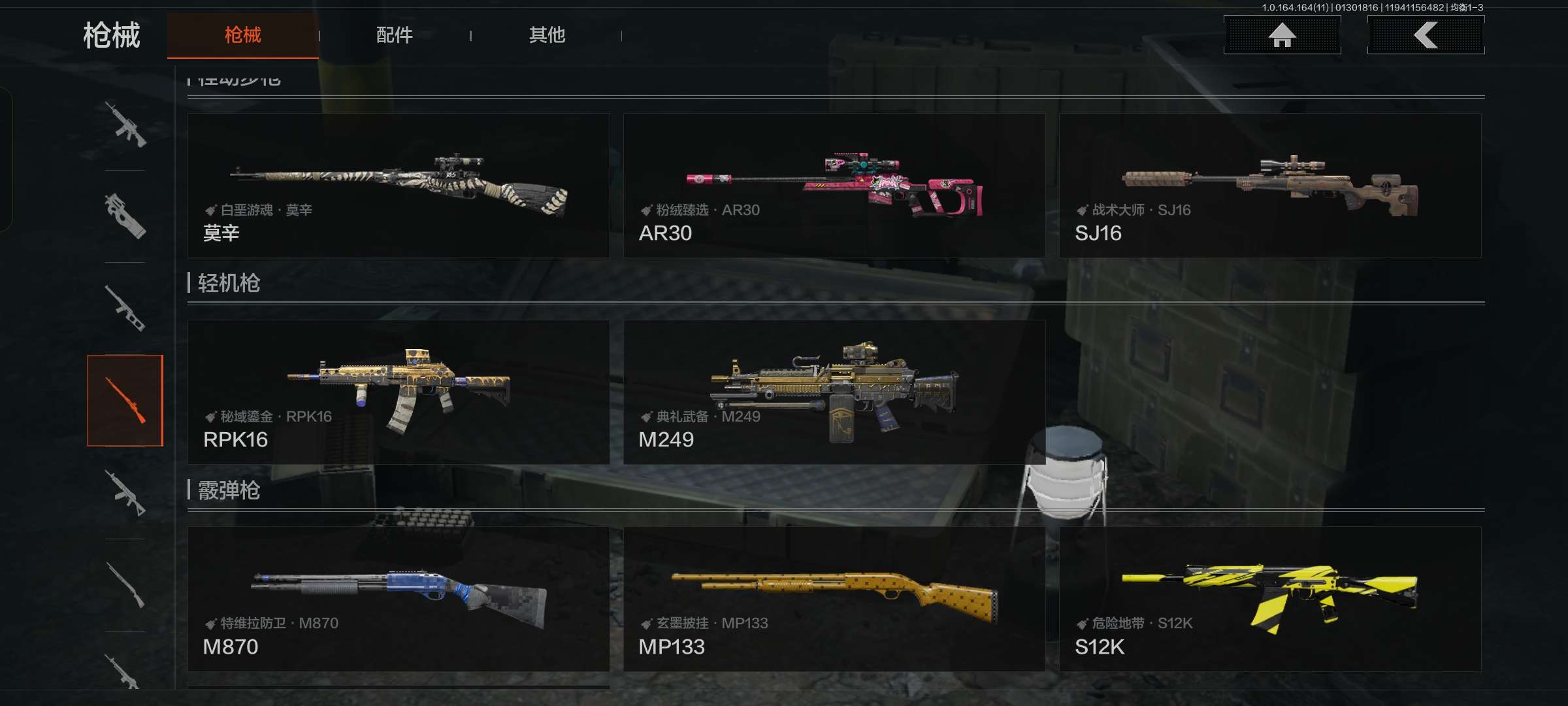This screenshot has width=1568, height=706.
Task: Choose the blue M870 shotgun card
Action: 399,599
